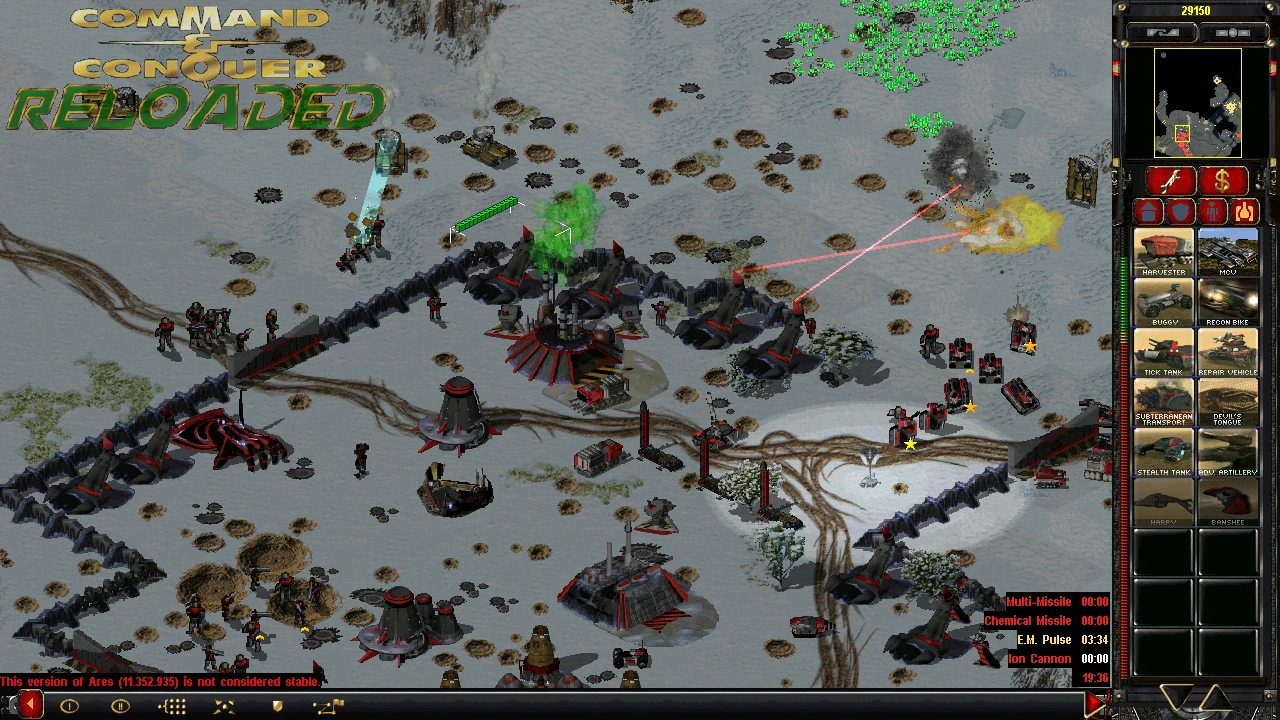Switch to the structures build tab
Screen dimensions: 1280x720
click(1148, 212)
